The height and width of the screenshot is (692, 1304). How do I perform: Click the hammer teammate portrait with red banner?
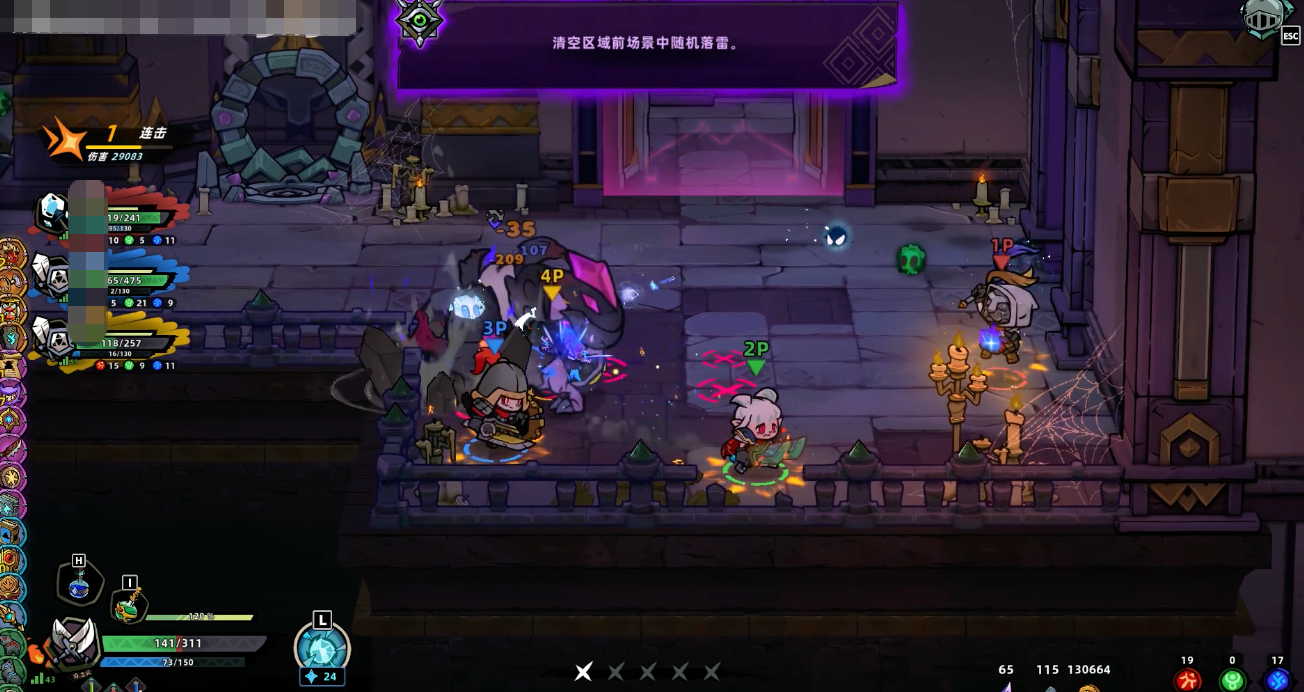[54, 213]
